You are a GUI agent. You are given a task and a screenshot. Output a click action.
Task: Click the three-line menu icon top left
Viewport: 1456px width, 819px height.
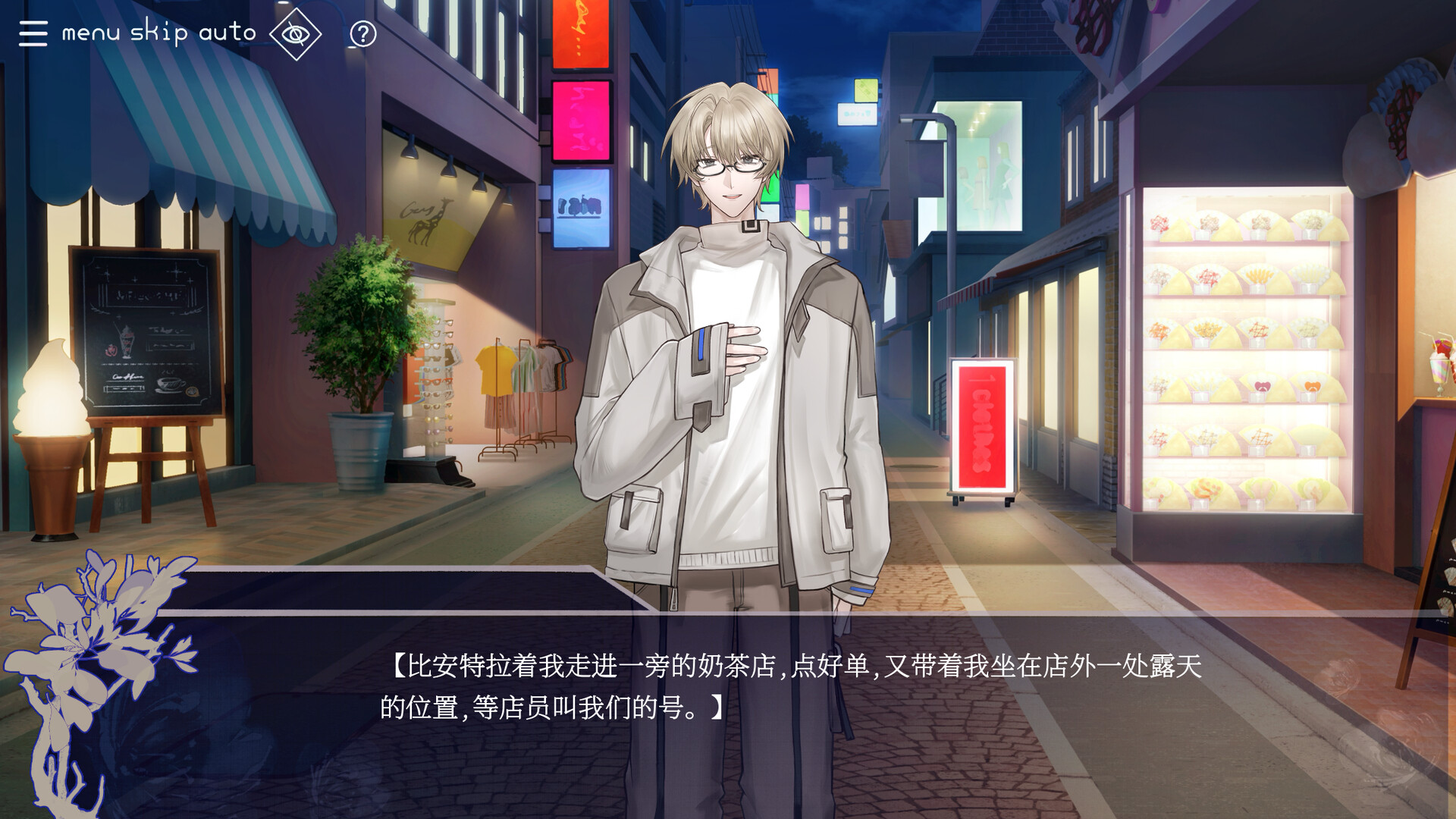pyautogui.click(x=32, y=33)
